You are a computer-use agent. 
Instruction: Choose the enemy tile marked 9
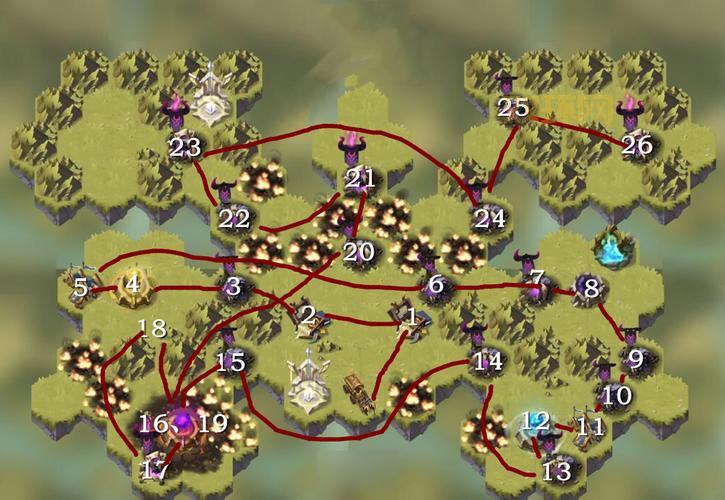[x=633, y=355]
